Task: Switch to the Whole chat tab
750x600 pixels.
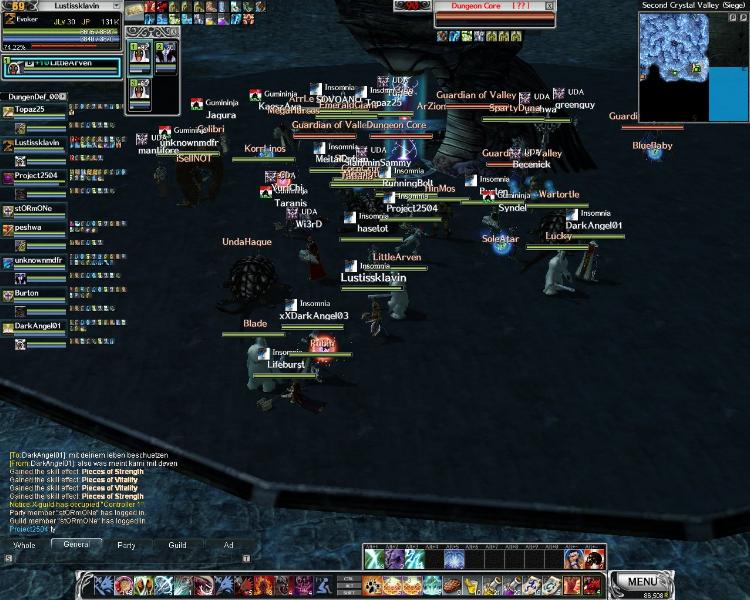Action: coord(23,545)
